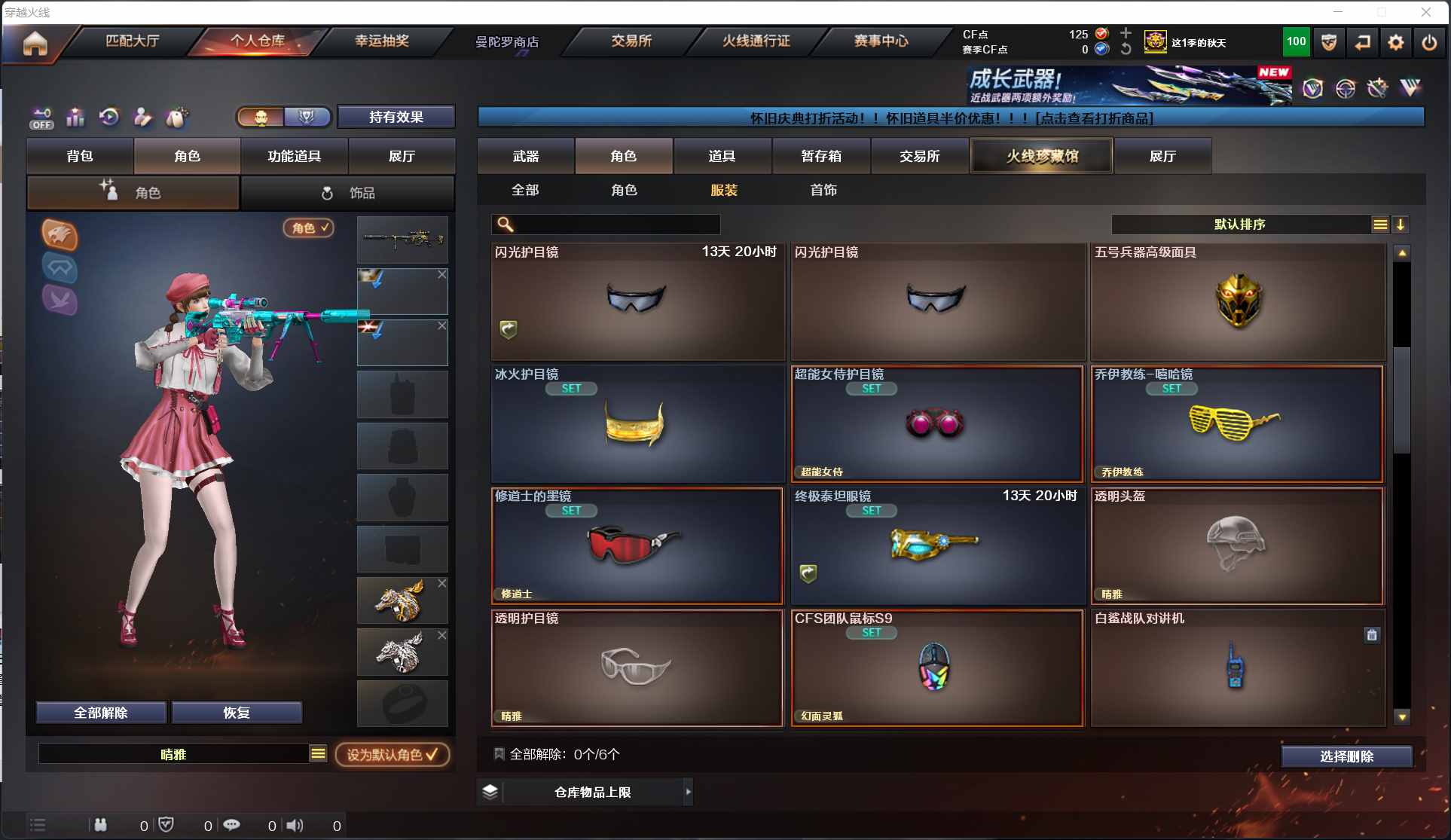This screenshot has height=840, width=1451.
Task: Show the 首饰 jewelry filter
Action: pyautogui.click(x=823, y=190)
